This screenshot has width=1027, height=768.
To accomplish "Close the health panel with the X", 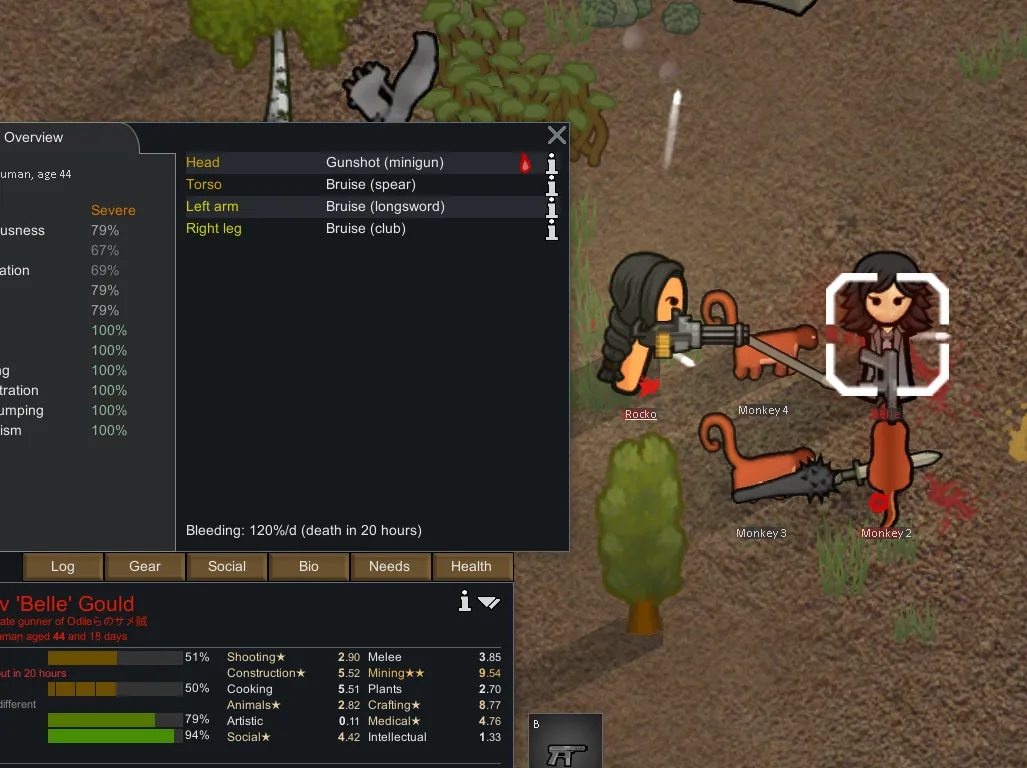I will pyautogui.click(x=557, y=136).
